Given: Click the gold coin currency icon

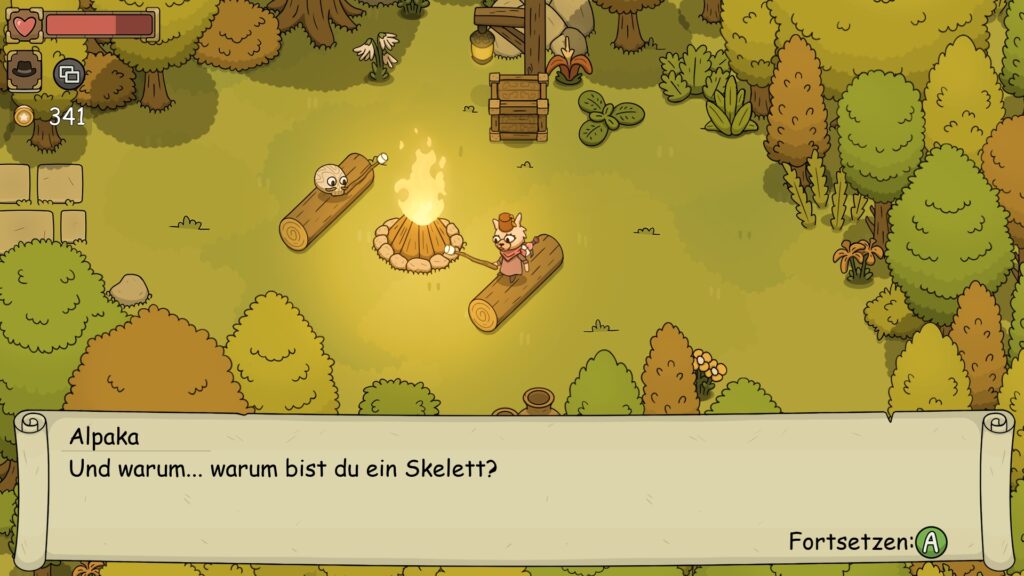Looking at the screenshot, I should pyautogui.click(x=24, y=116).
